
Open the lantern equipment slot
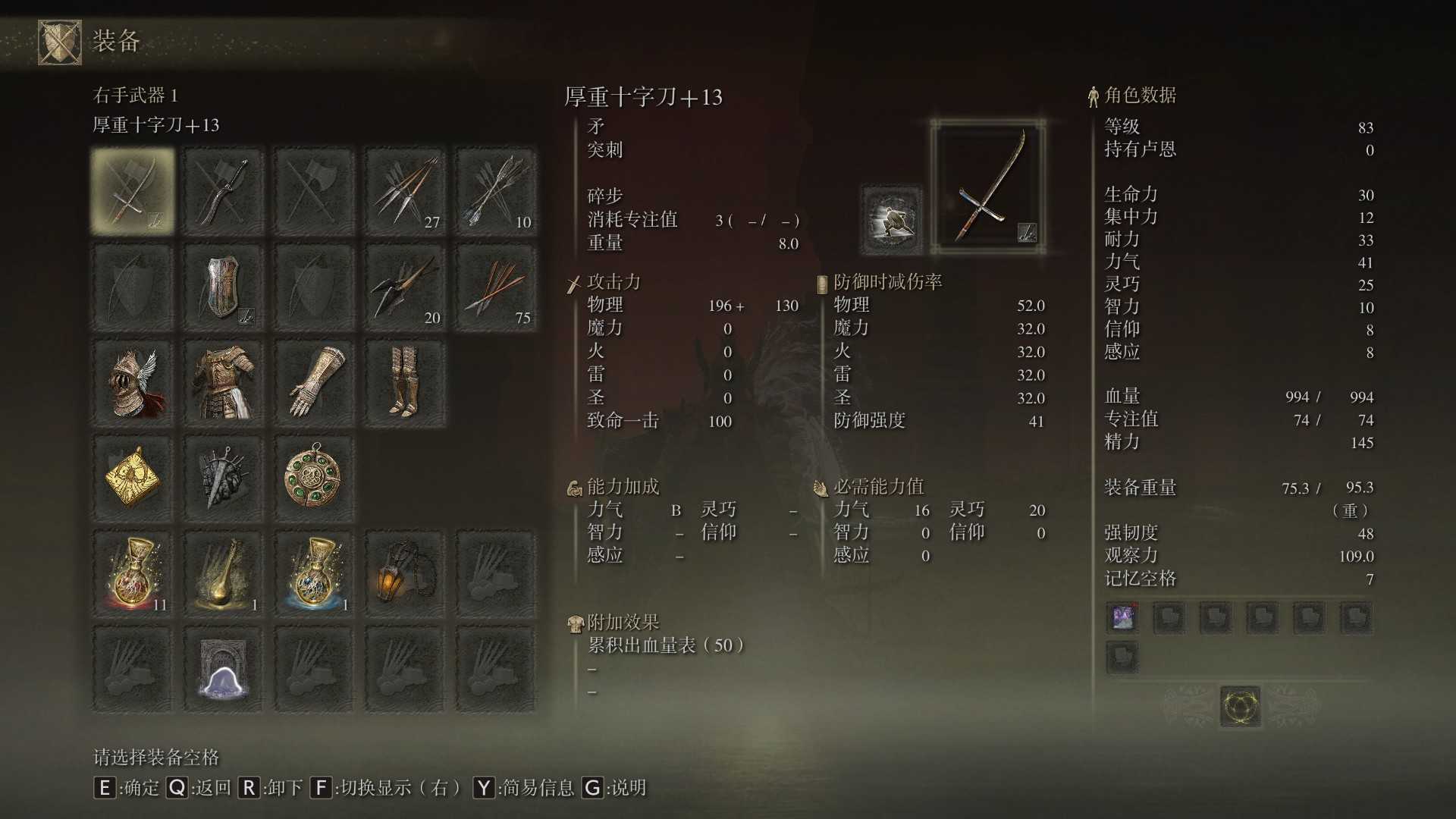[x=405, y=574]
